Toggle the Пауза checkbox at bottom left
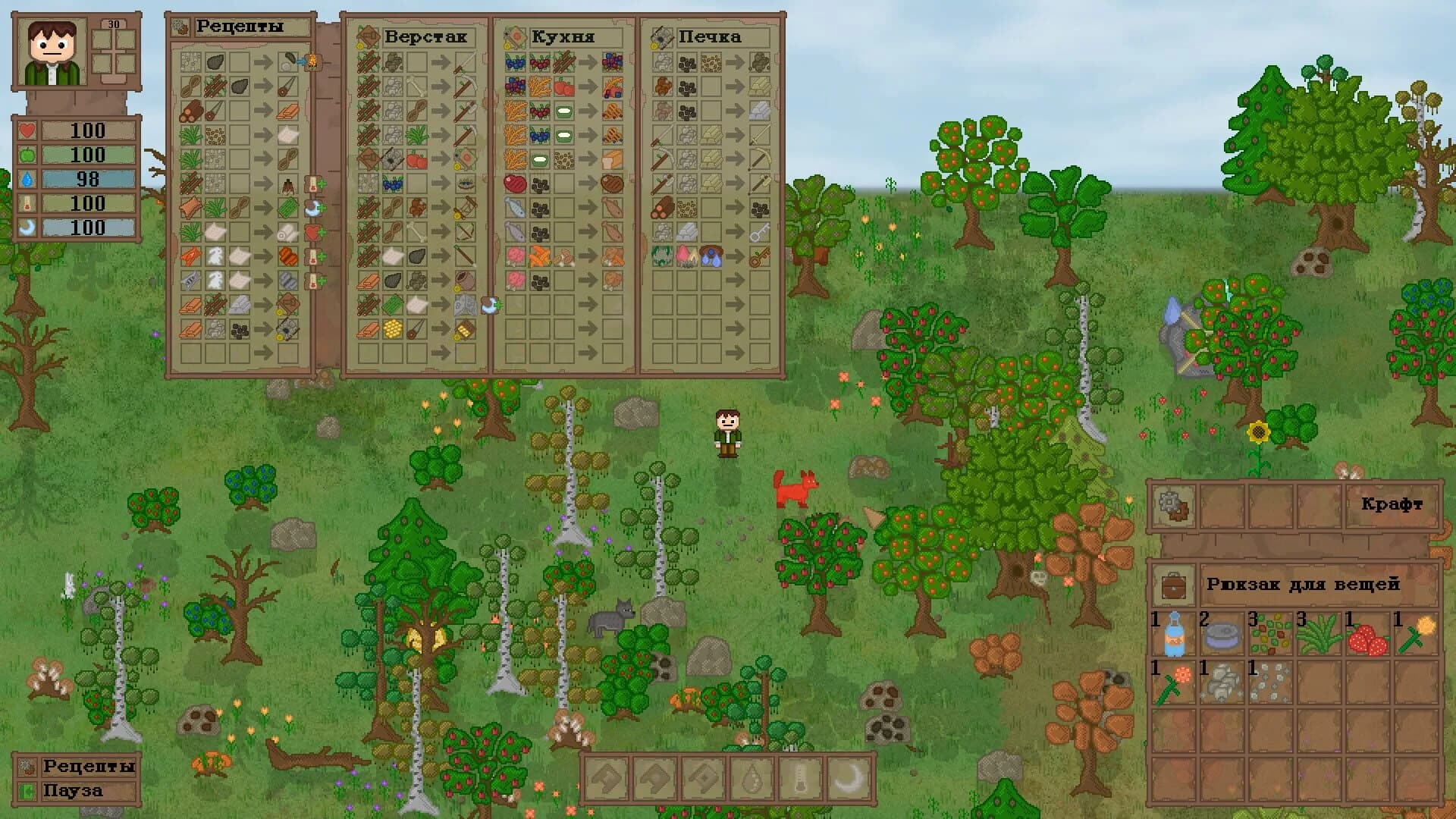Viewport: 1456px width, 819px height. point(27,791)
